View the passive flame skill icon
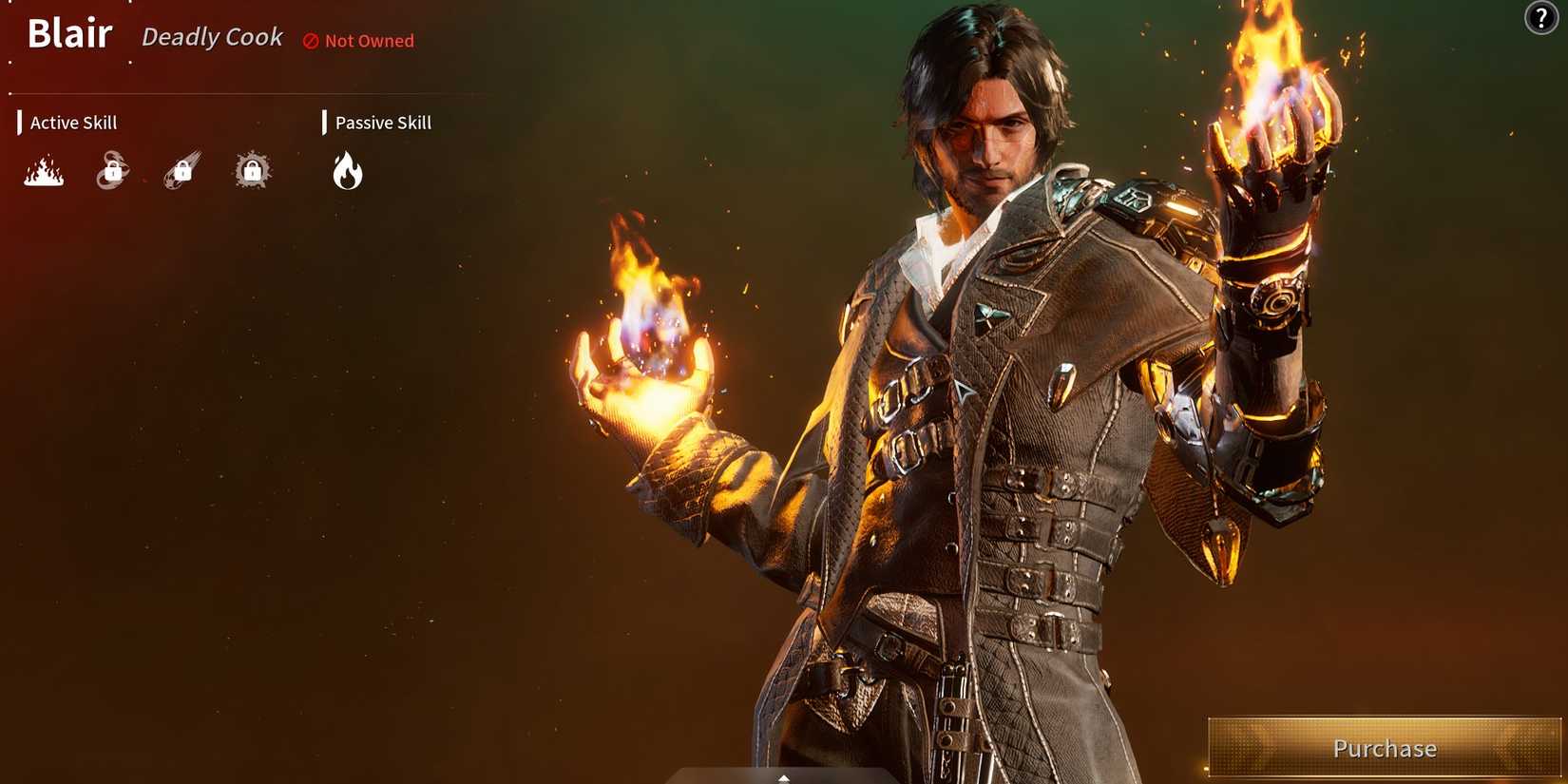This screenshot has width=1568, height=784. click(x=347, y=171)
